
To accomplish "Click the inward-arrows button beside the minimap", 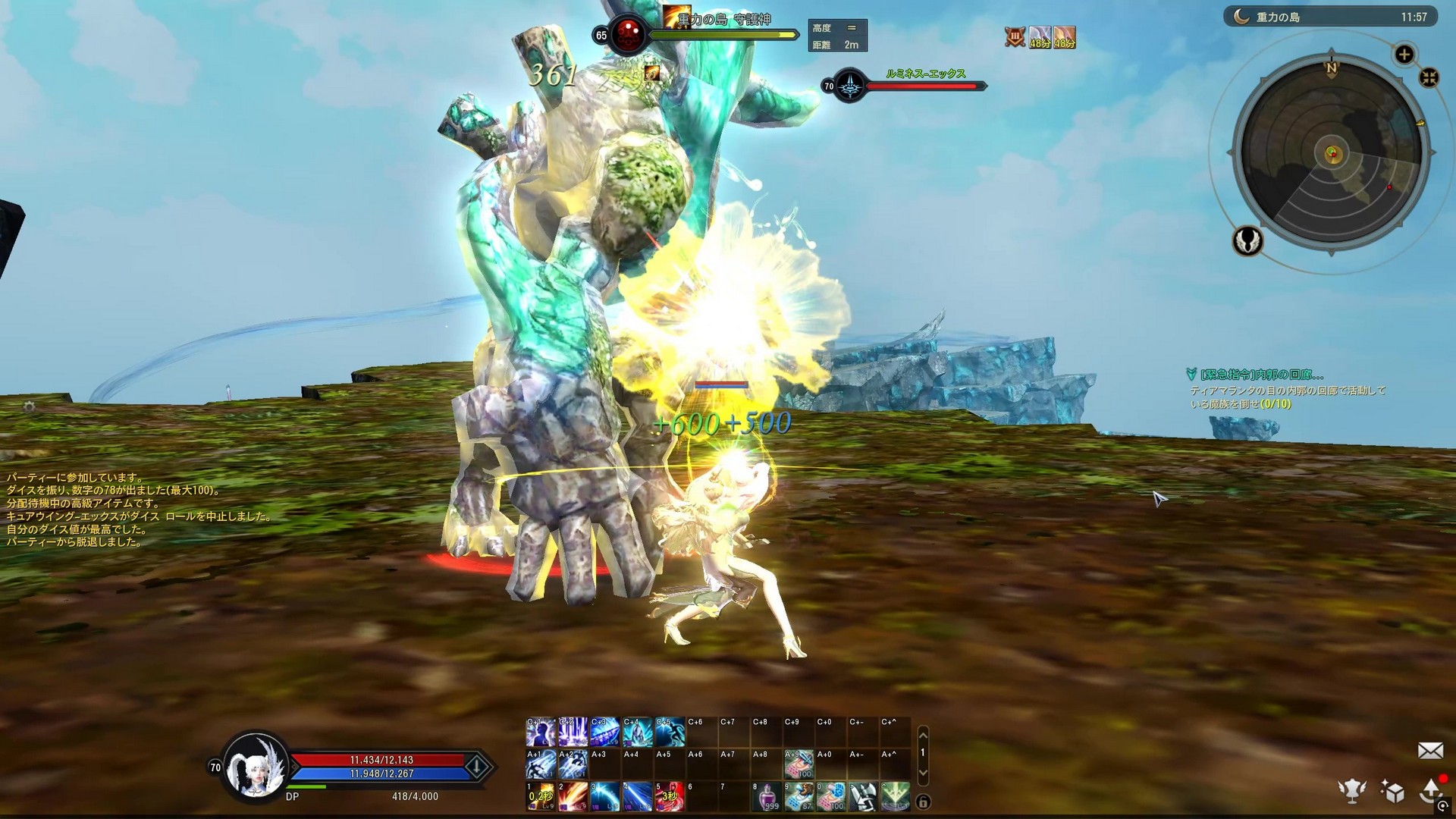I will 1429,78.
